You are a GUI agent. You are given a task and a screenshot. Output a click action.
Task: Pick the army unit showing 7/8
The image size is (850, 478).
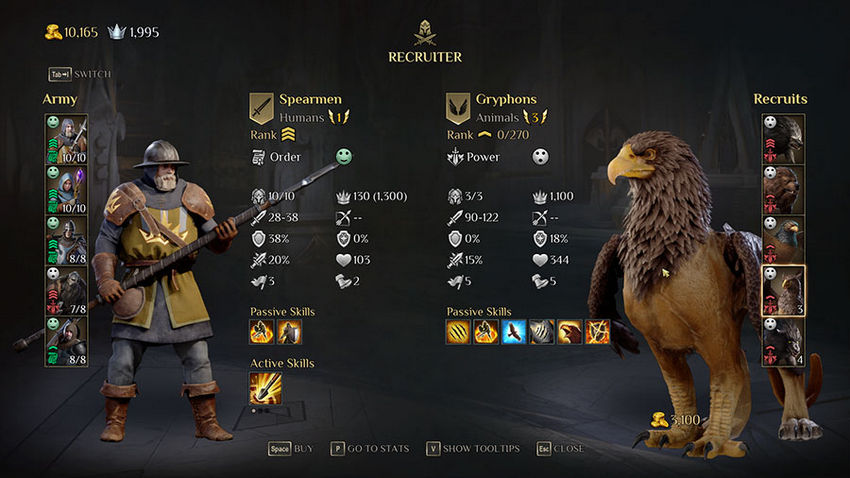click(65, 291)
